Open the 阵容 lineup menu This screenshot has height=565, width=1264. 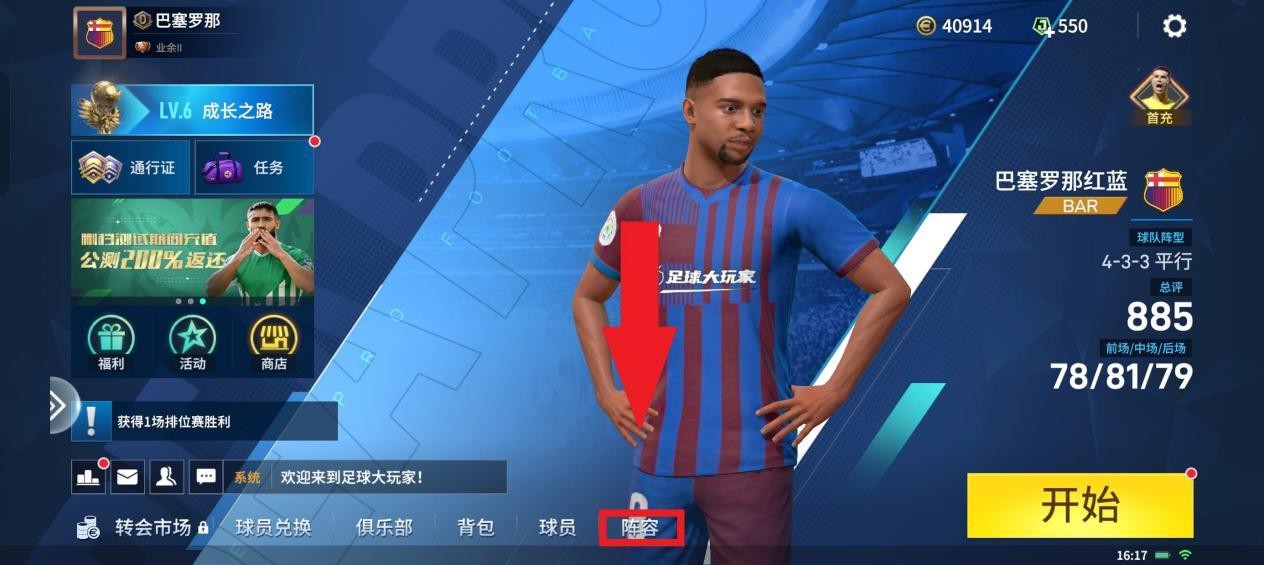640,527
